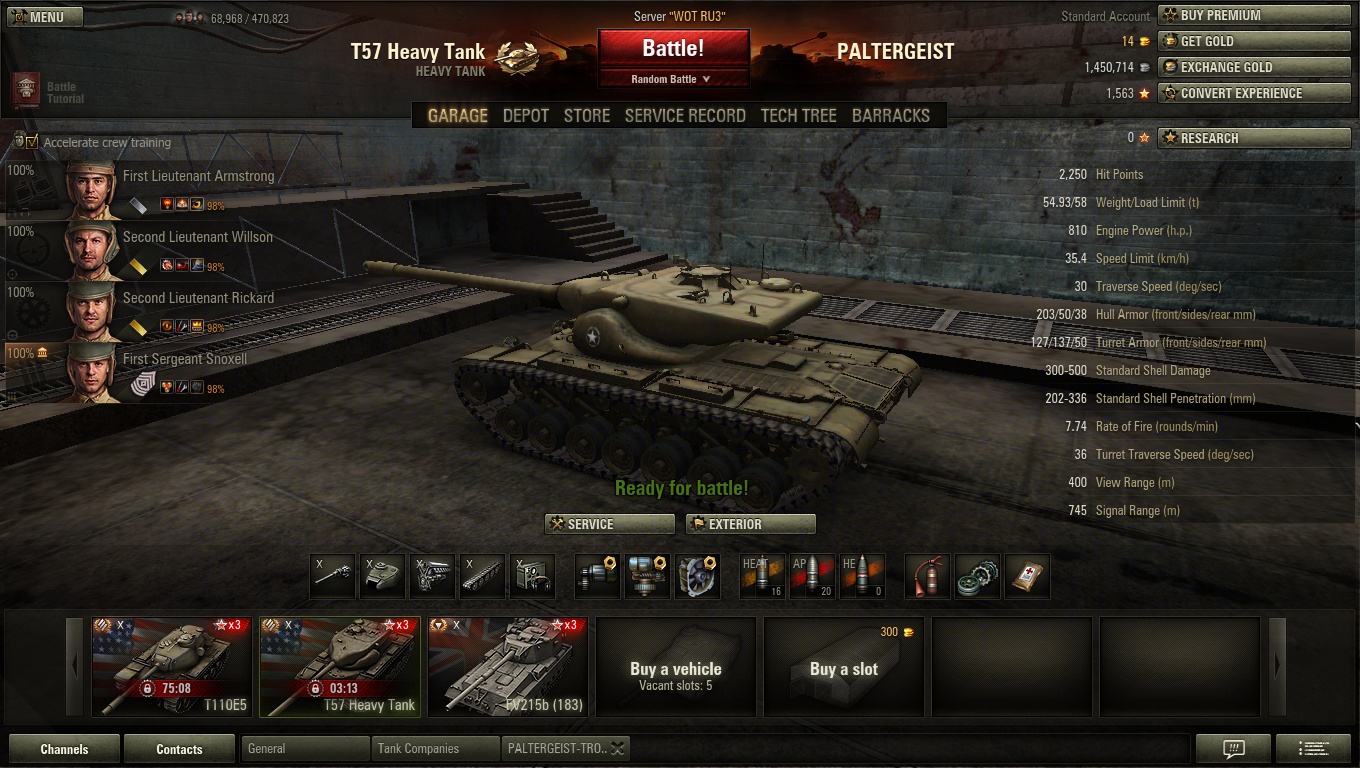Open the main MENU button

pyautogui.click(x=46, y=17)
